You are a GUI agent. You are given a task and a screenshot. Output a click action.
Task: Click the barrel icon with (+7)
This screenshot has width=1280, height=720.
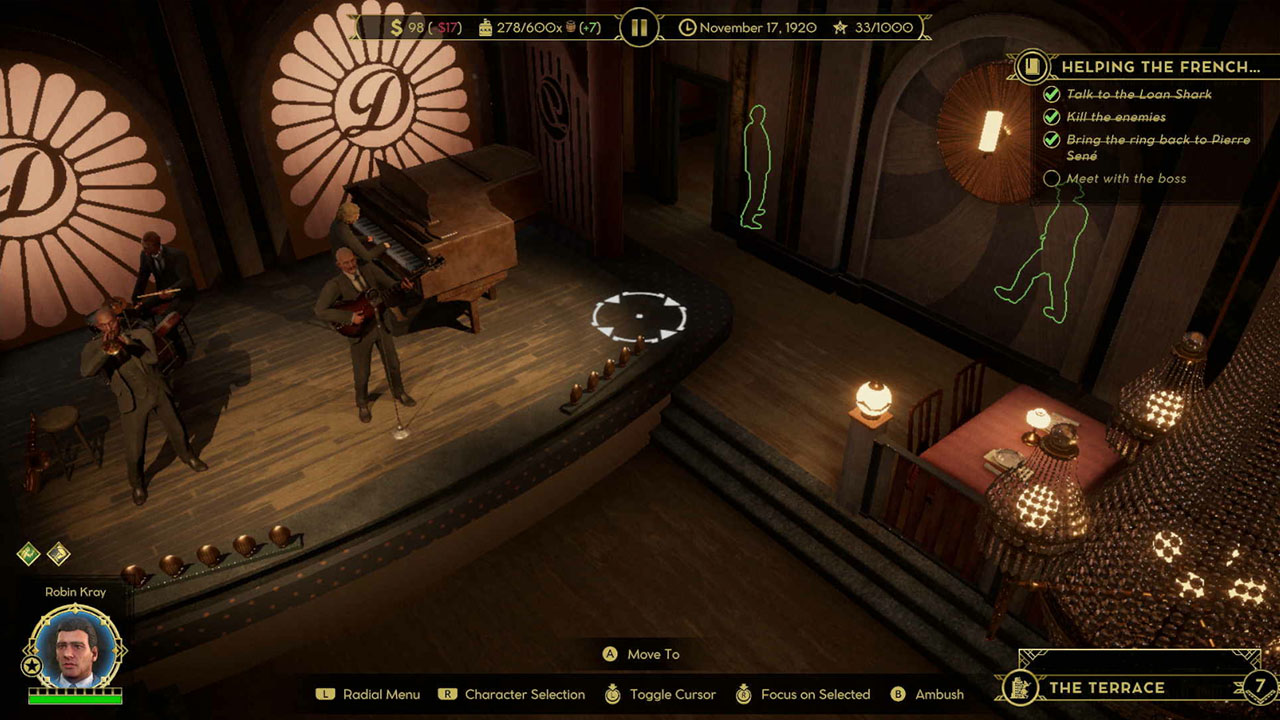point(570,28)
